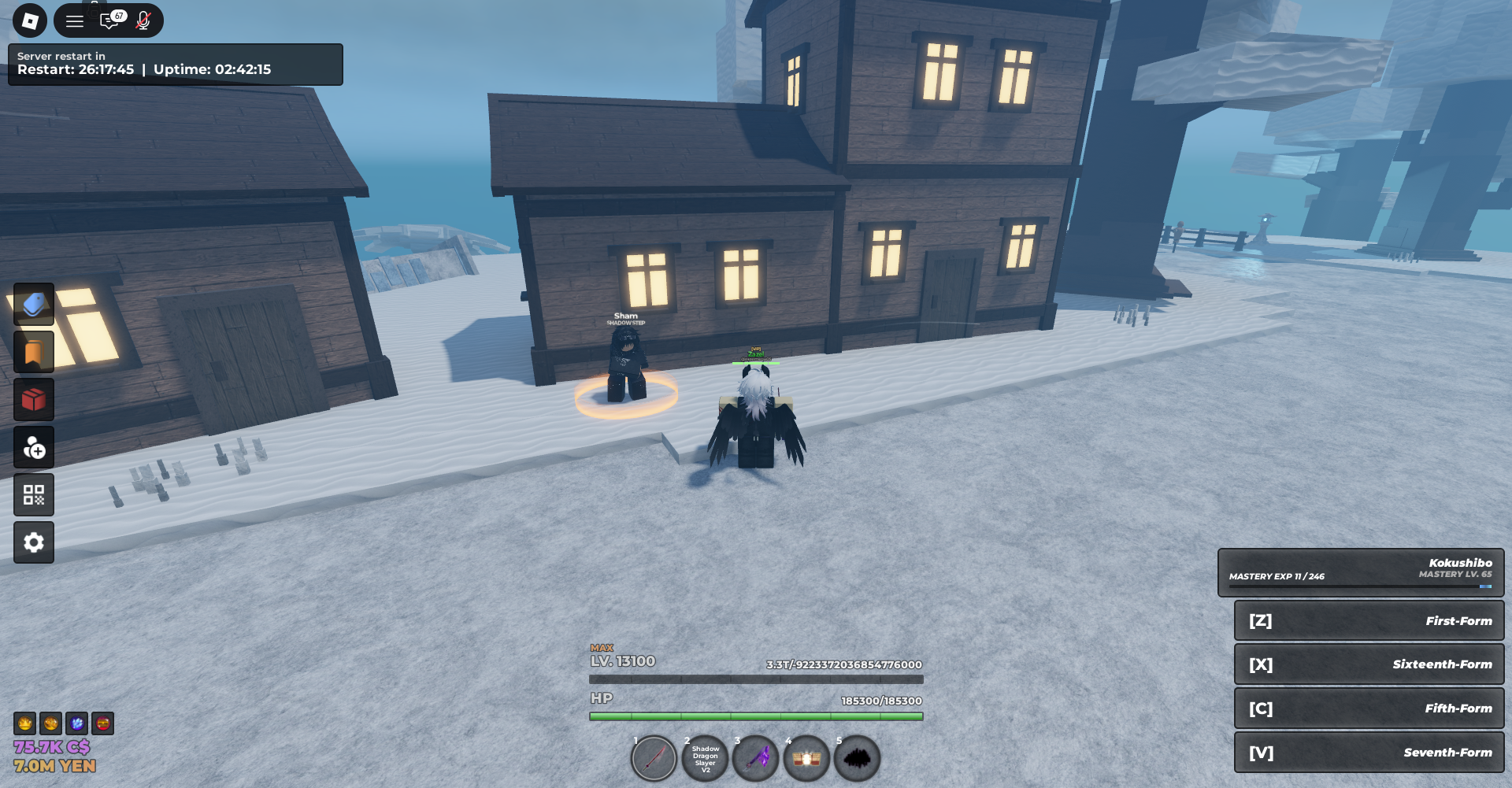Open the hamburger menu in top bar
1512x788 pixels.
click(x=75, y=21)
